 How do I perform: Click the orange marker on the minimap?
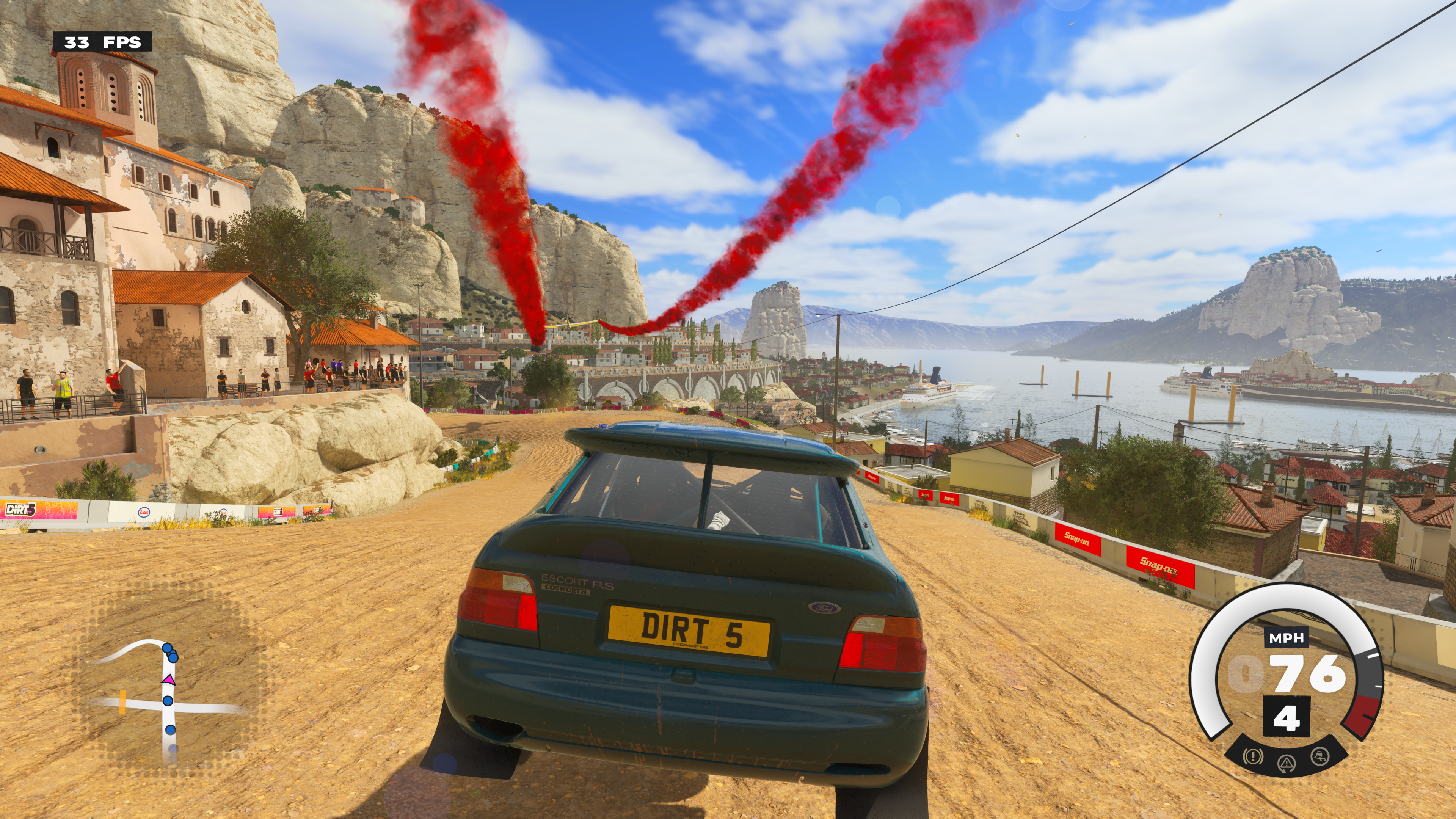click(x=122, y=701)
